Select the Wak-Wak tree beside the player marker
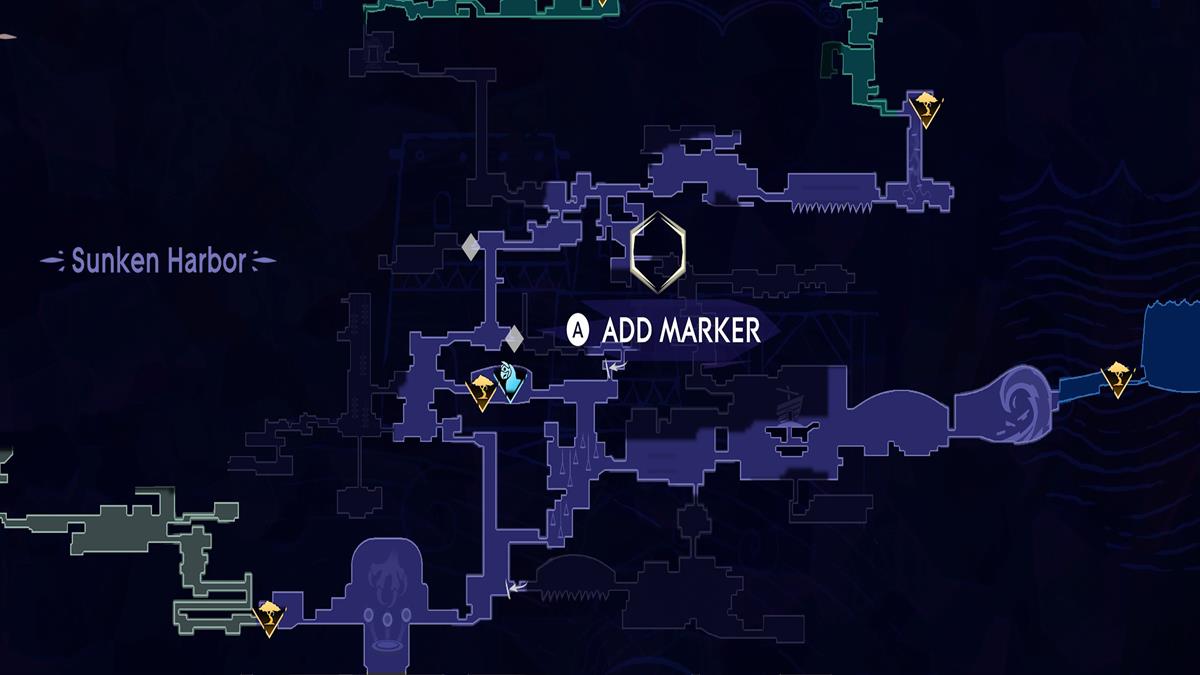The height and width of the screenshot is (675, 1200). point(482,391)
